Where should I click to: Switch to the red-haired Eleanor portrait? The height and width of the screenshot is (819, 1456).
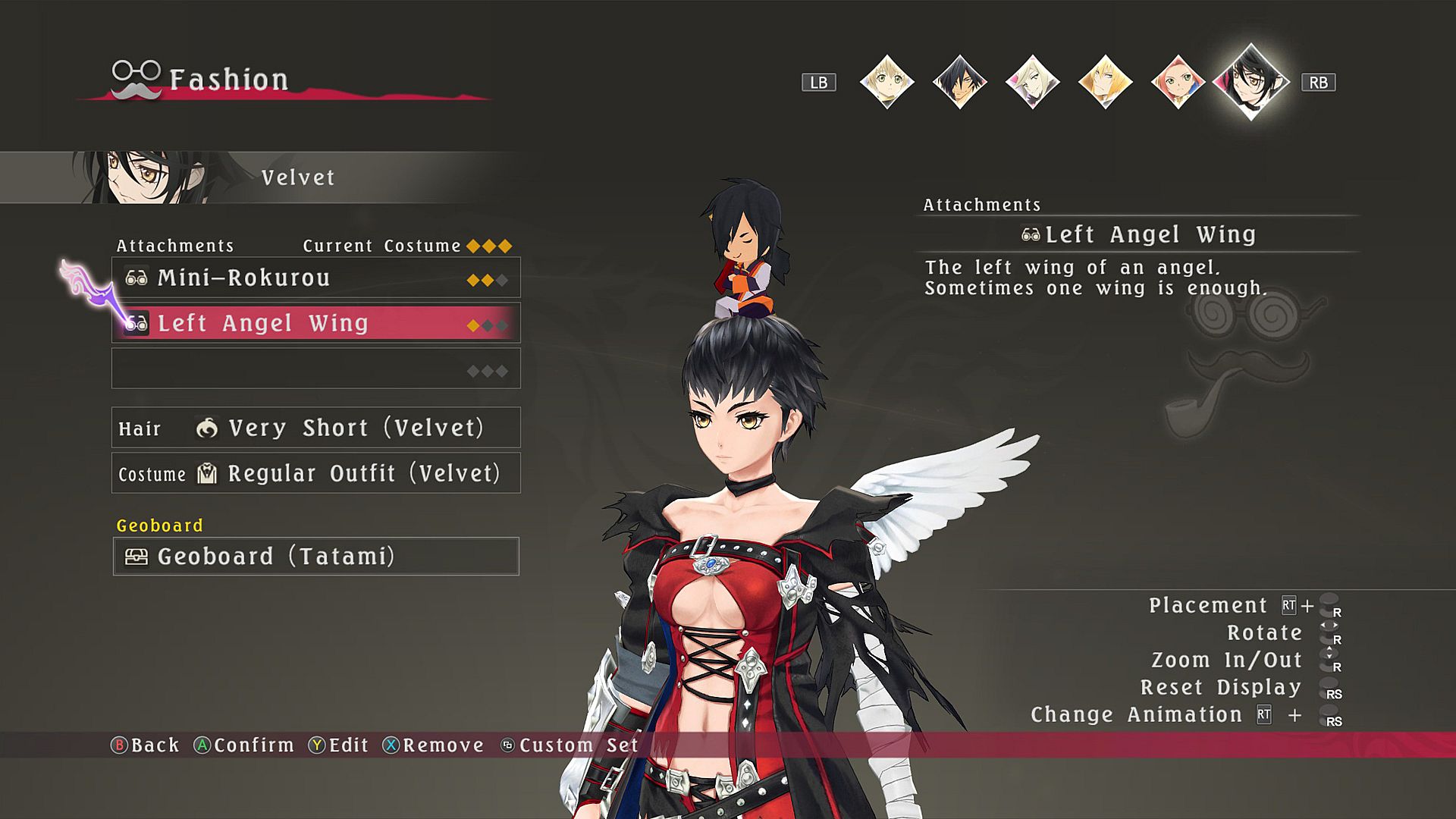pyautogui.click(x=1178, y=82)
